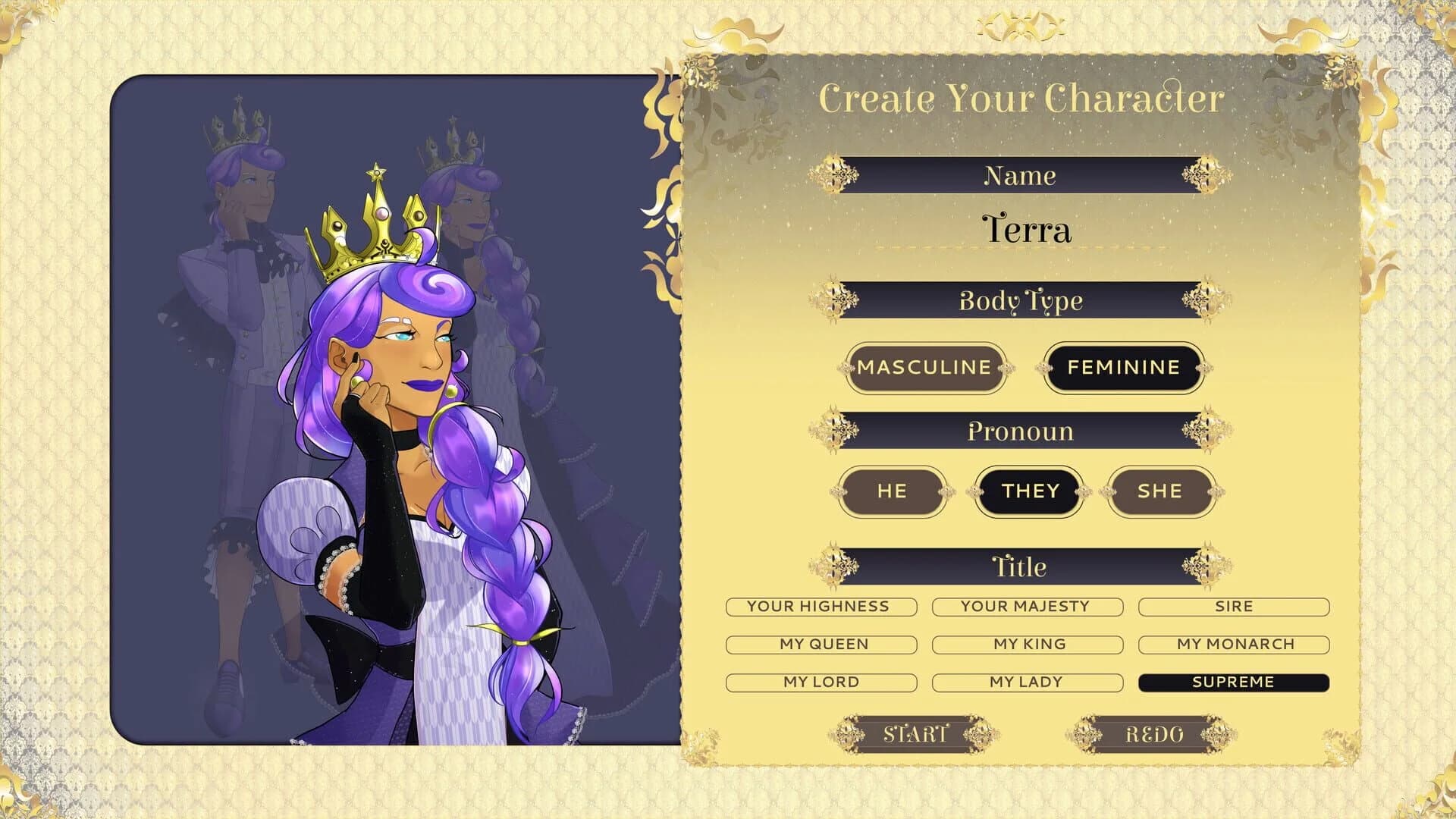Viewport: 1456px width, 819px height.
Task: Choose the He pronoun
Action: pos(893,491)
